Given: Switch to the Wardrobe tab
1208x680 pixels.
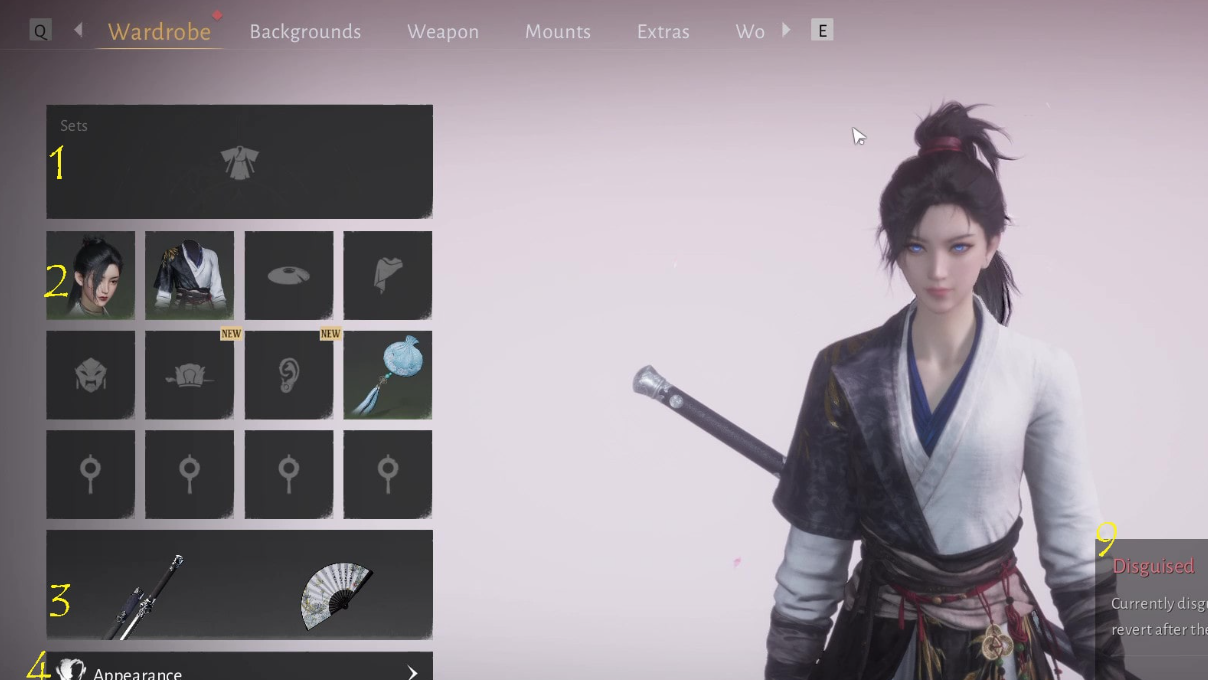Looking at the screenshot, I should (159, 32).
